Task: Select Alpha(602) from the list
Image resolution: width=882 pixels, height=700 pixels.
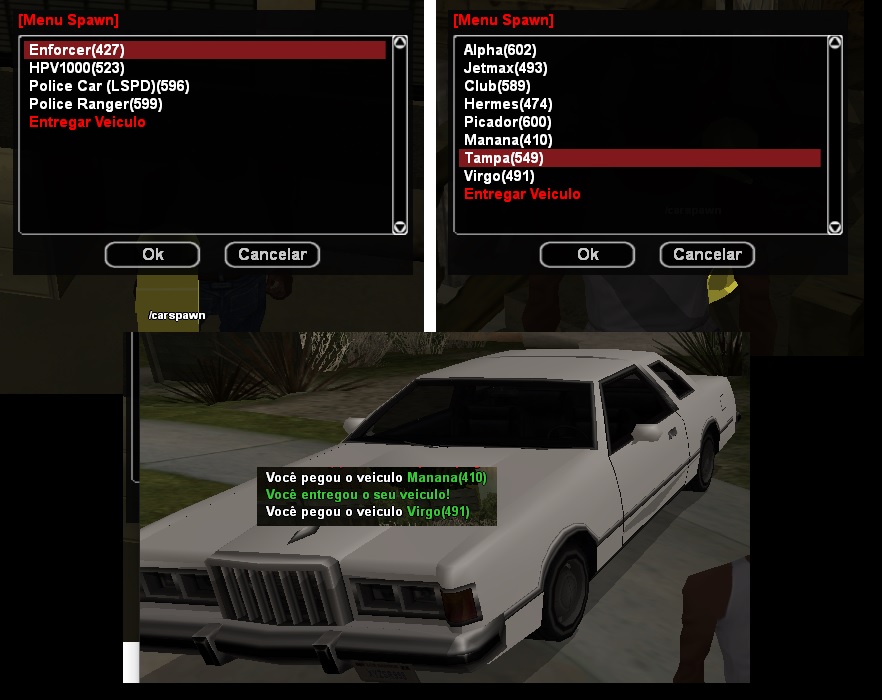Action: coord(500,50)
